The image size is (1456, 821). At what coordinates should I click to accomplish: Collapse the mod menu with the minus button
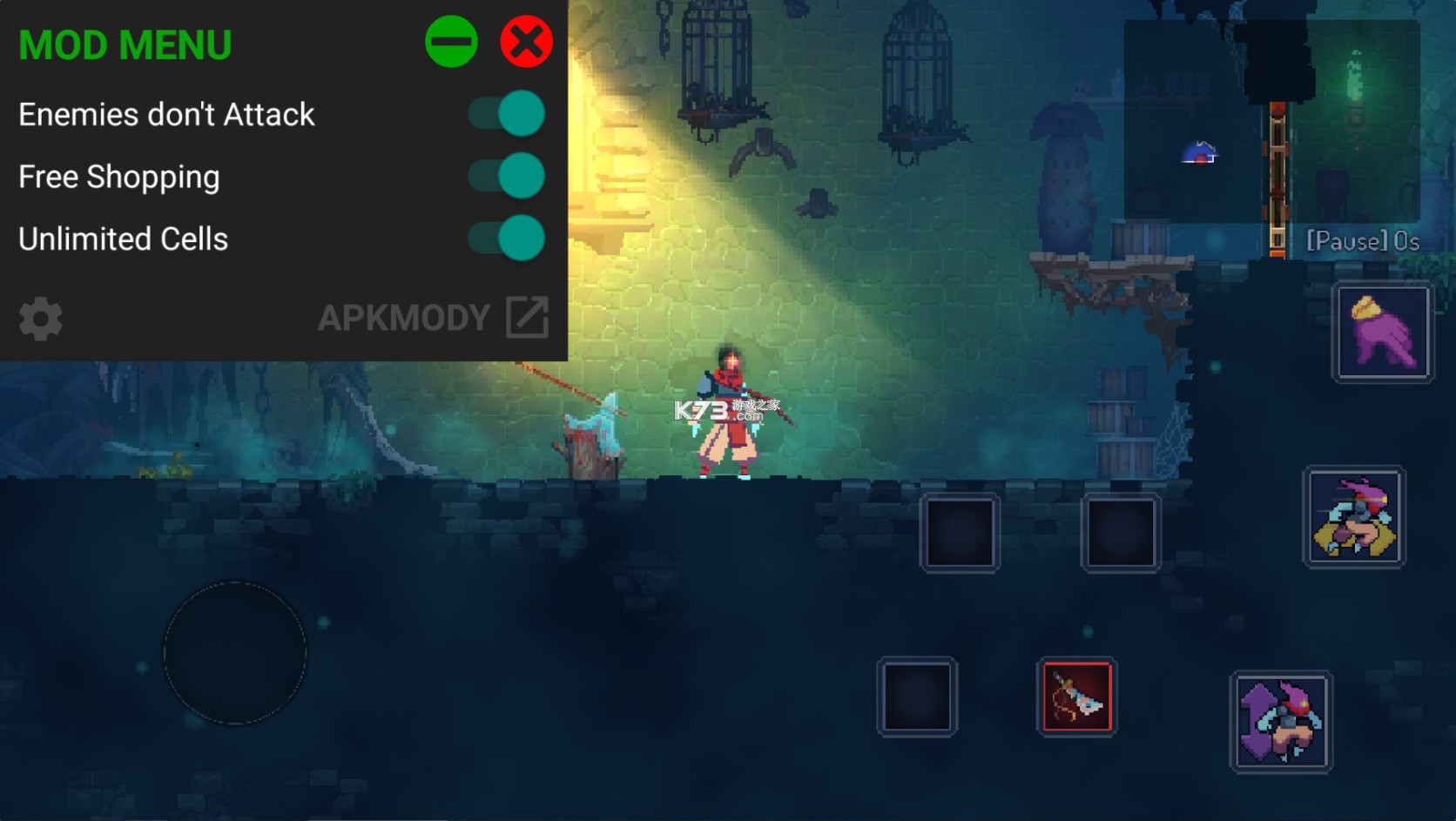click(x=452, y=40)
